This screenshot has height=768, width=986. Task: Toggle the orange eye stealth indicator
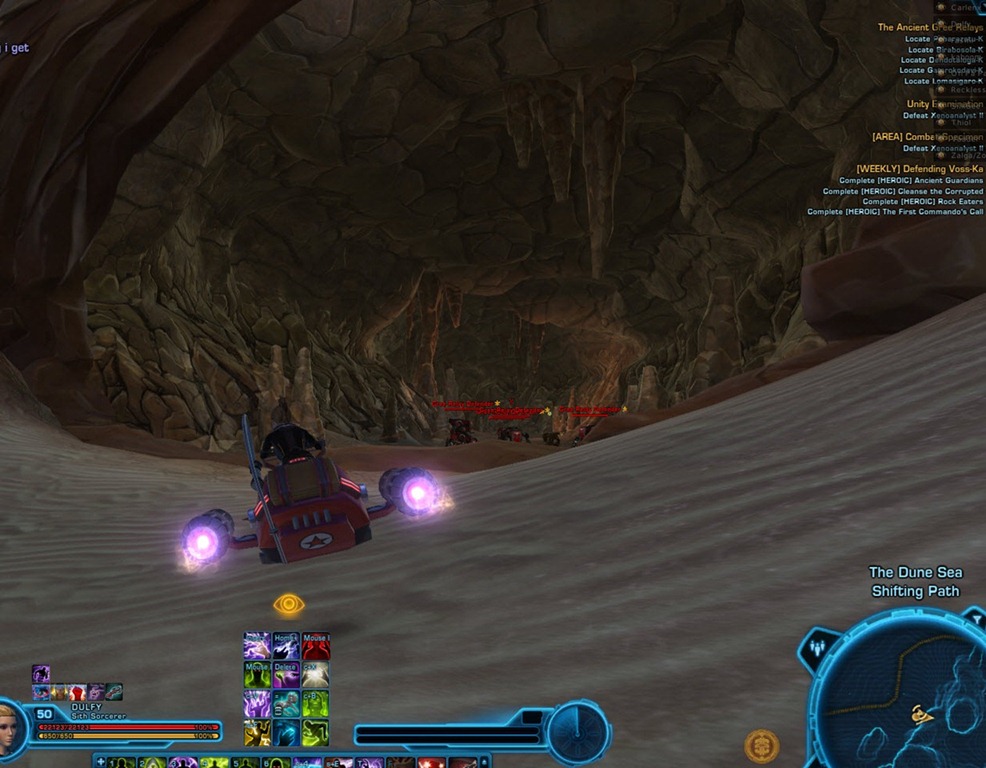pos(288,604)
